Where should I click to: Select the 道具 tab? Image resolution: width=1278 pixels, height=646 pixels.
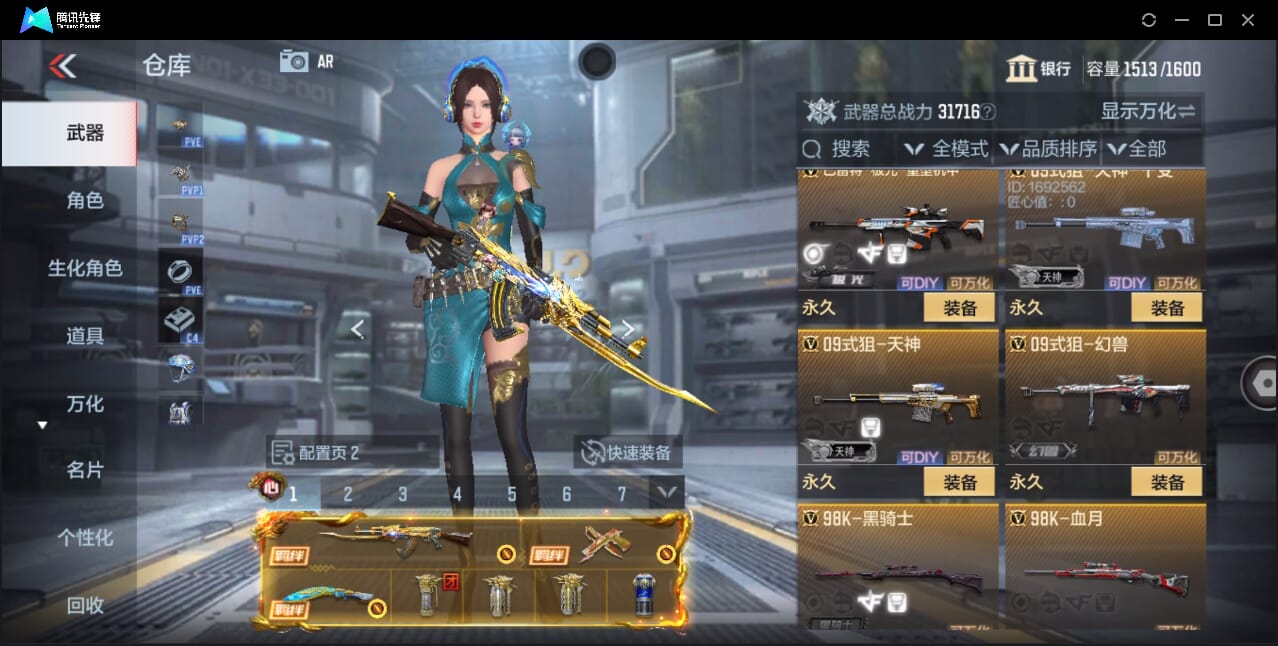tap(85, 336)
